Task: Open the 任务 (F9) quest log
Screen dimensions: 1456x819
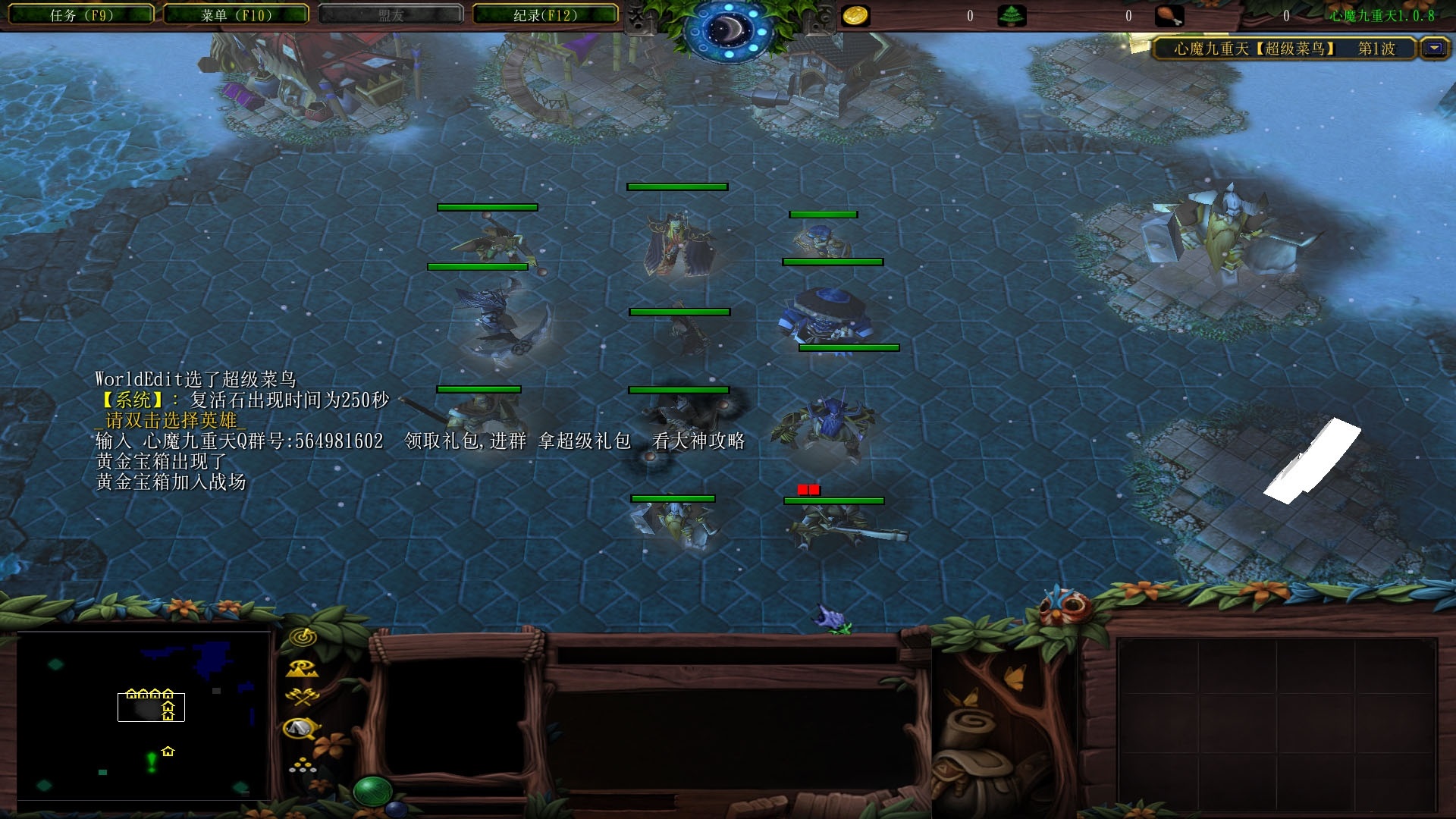Action: click(x=81, y=15)
